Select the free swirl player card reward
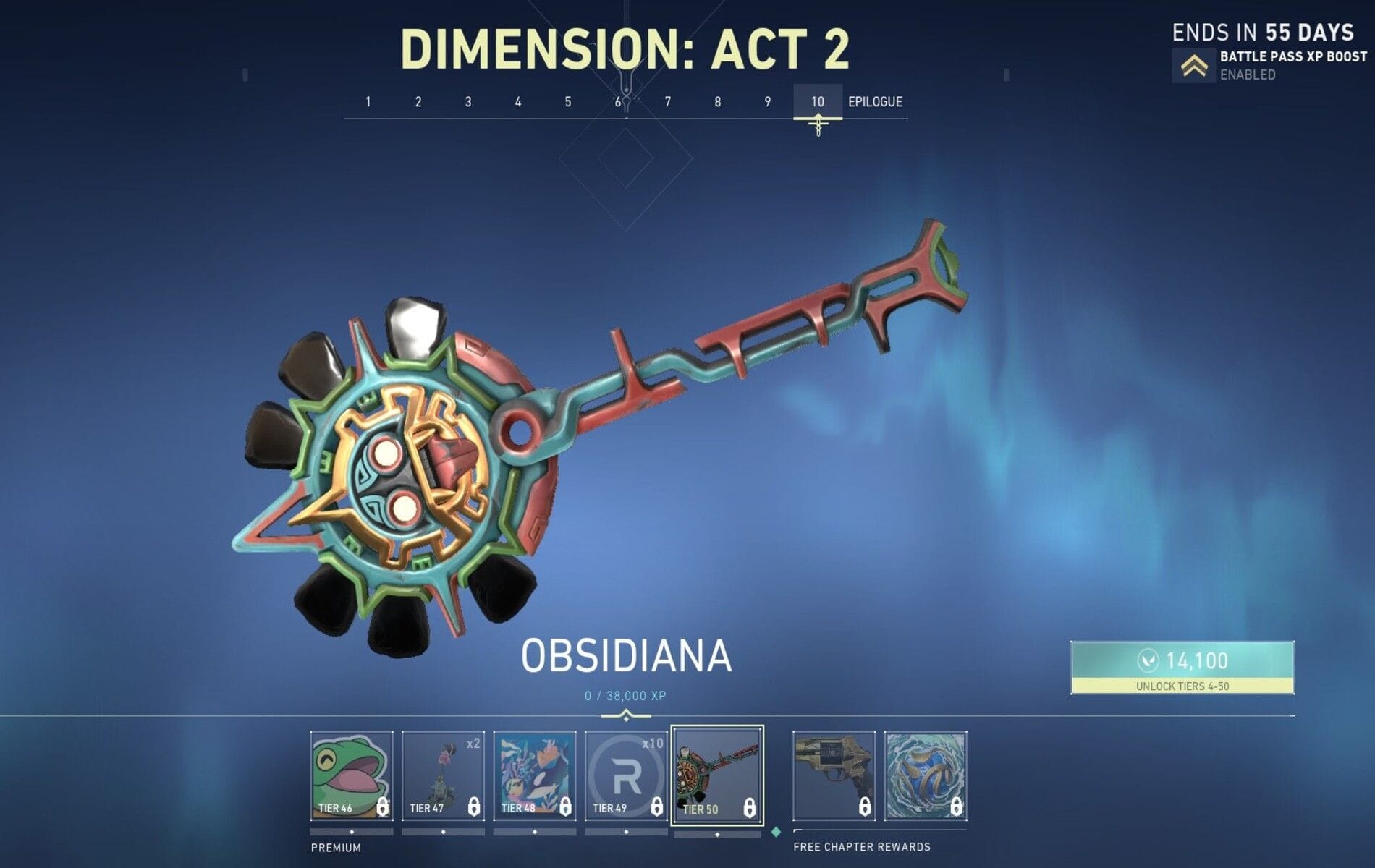Screen dimensions: 1375x868 [x=926, y=774]
